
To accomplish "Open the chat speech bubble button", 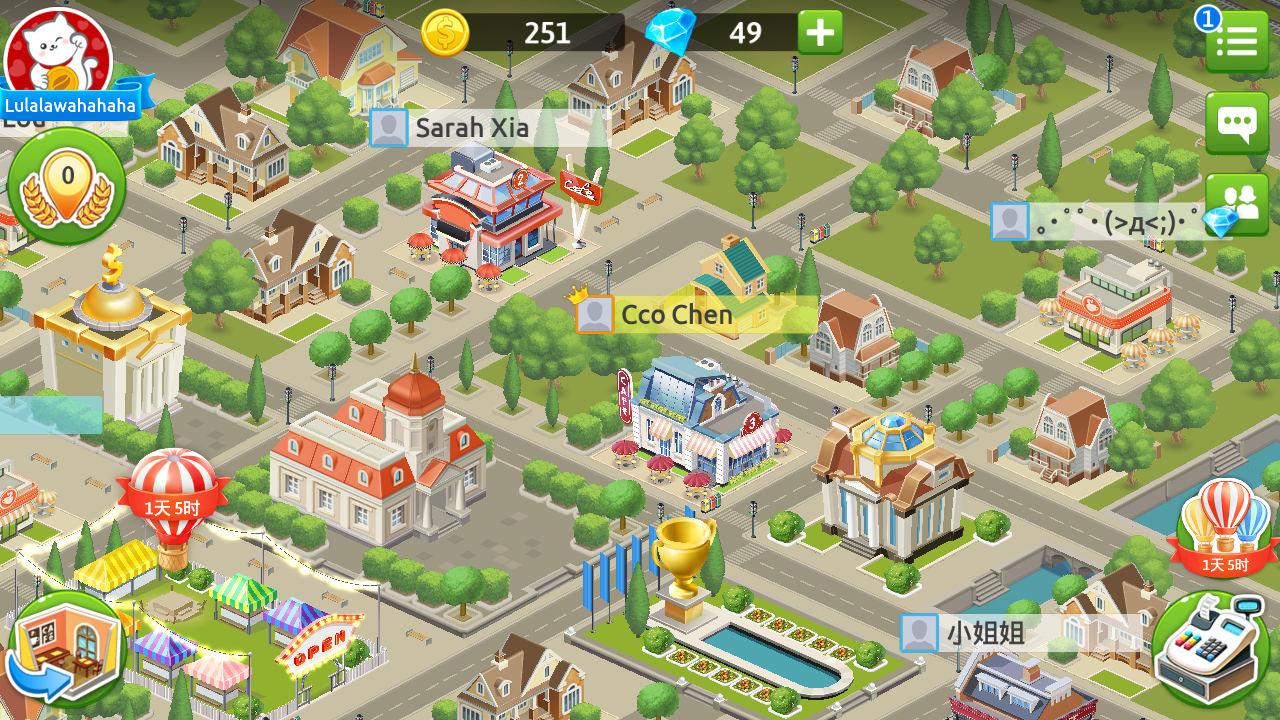I will (1236, 124).
